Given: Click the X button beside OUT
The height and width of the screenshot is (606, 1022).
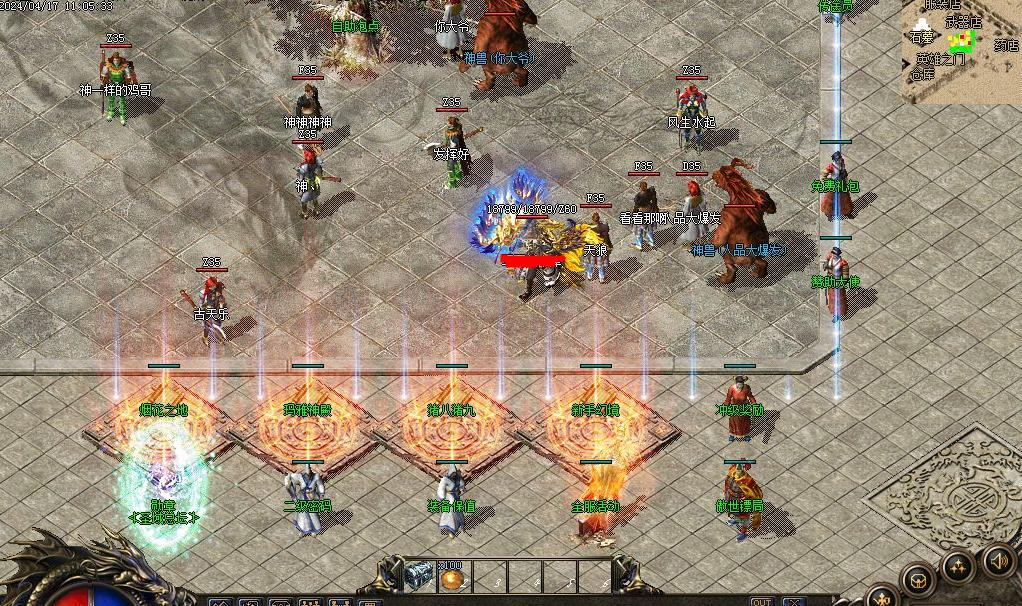Looking at the screenshot, I should [x=794, y=601].
